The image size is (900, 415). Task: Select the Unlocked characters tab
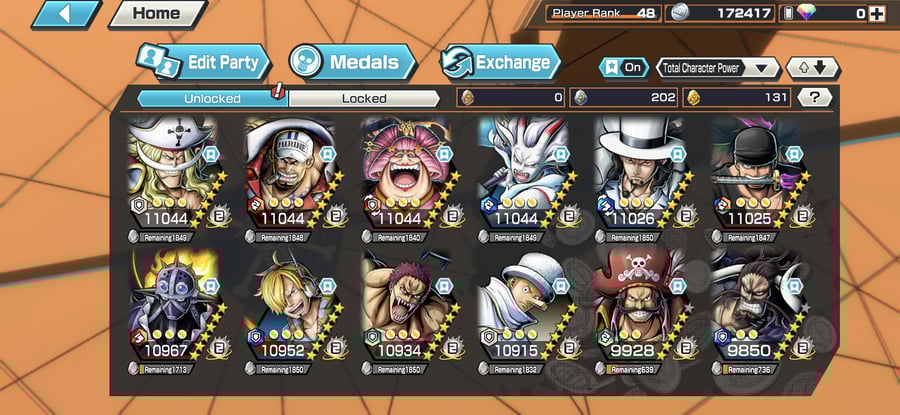(x=212, y=98)
